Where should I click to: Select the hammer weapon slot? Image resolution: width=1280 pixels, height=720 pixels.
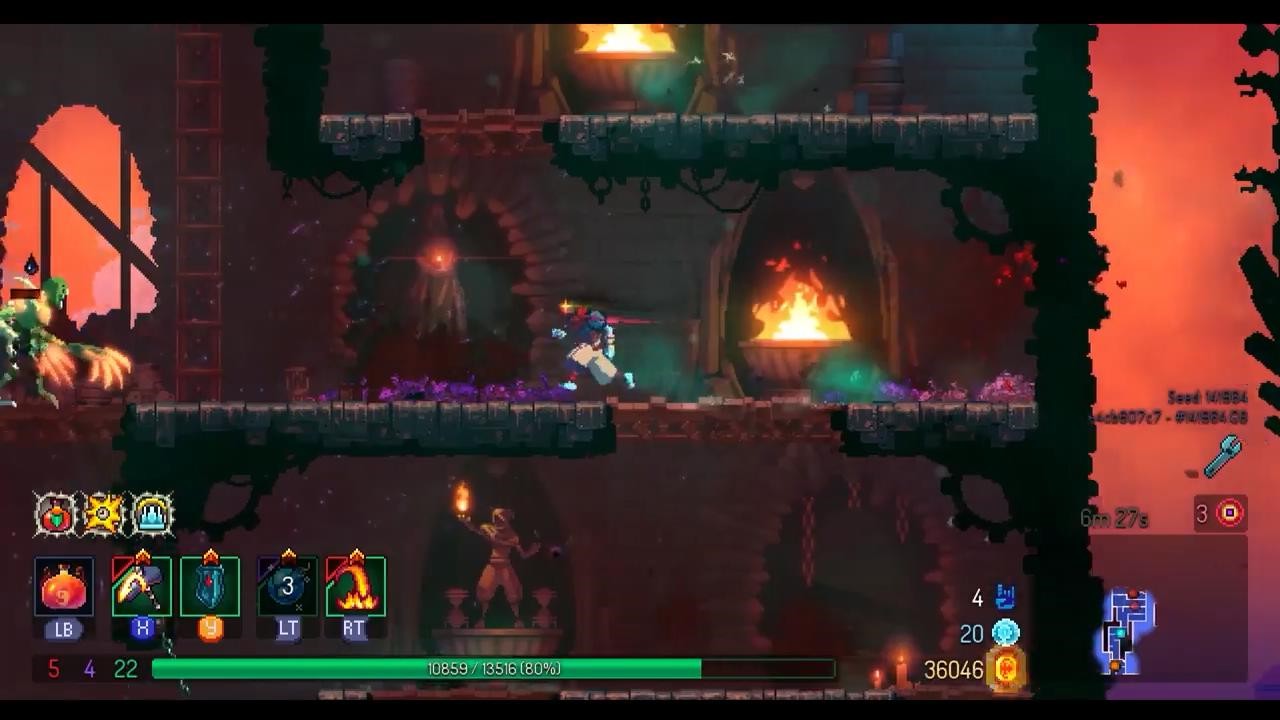pos(141,587)
